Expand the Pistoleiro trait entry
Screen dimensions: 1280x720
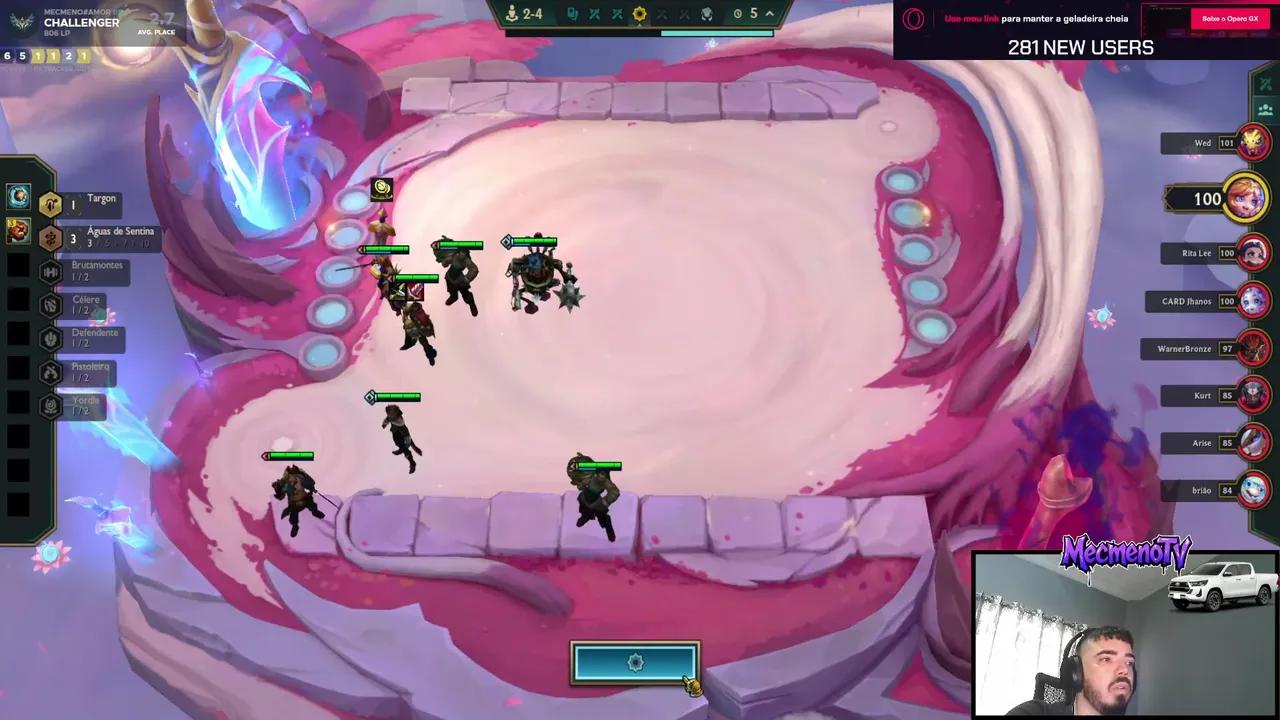(x=49, y=370)
